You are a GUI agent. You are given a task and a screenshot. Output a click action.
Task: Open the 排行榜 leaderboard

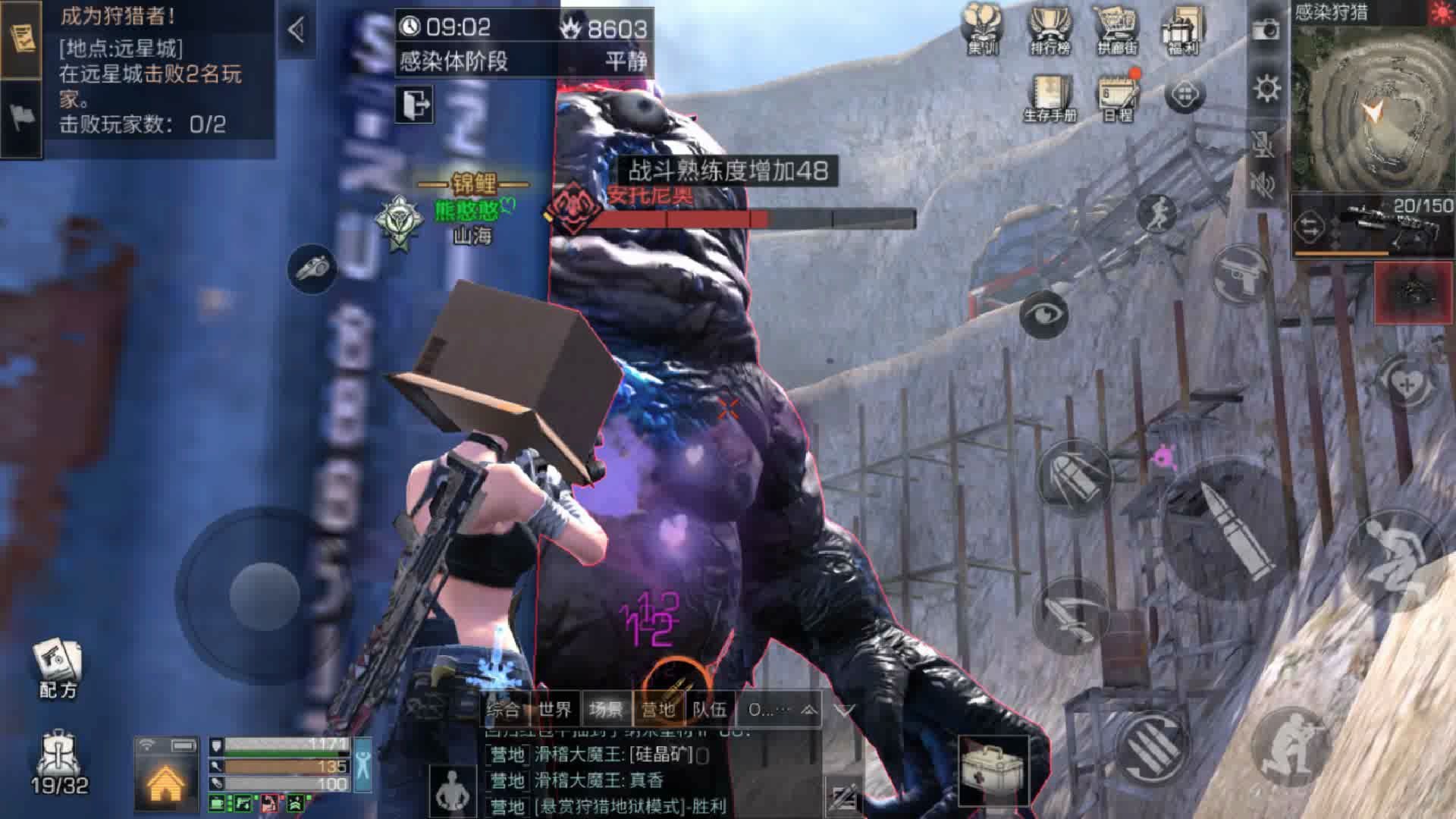pos(1050,29)
